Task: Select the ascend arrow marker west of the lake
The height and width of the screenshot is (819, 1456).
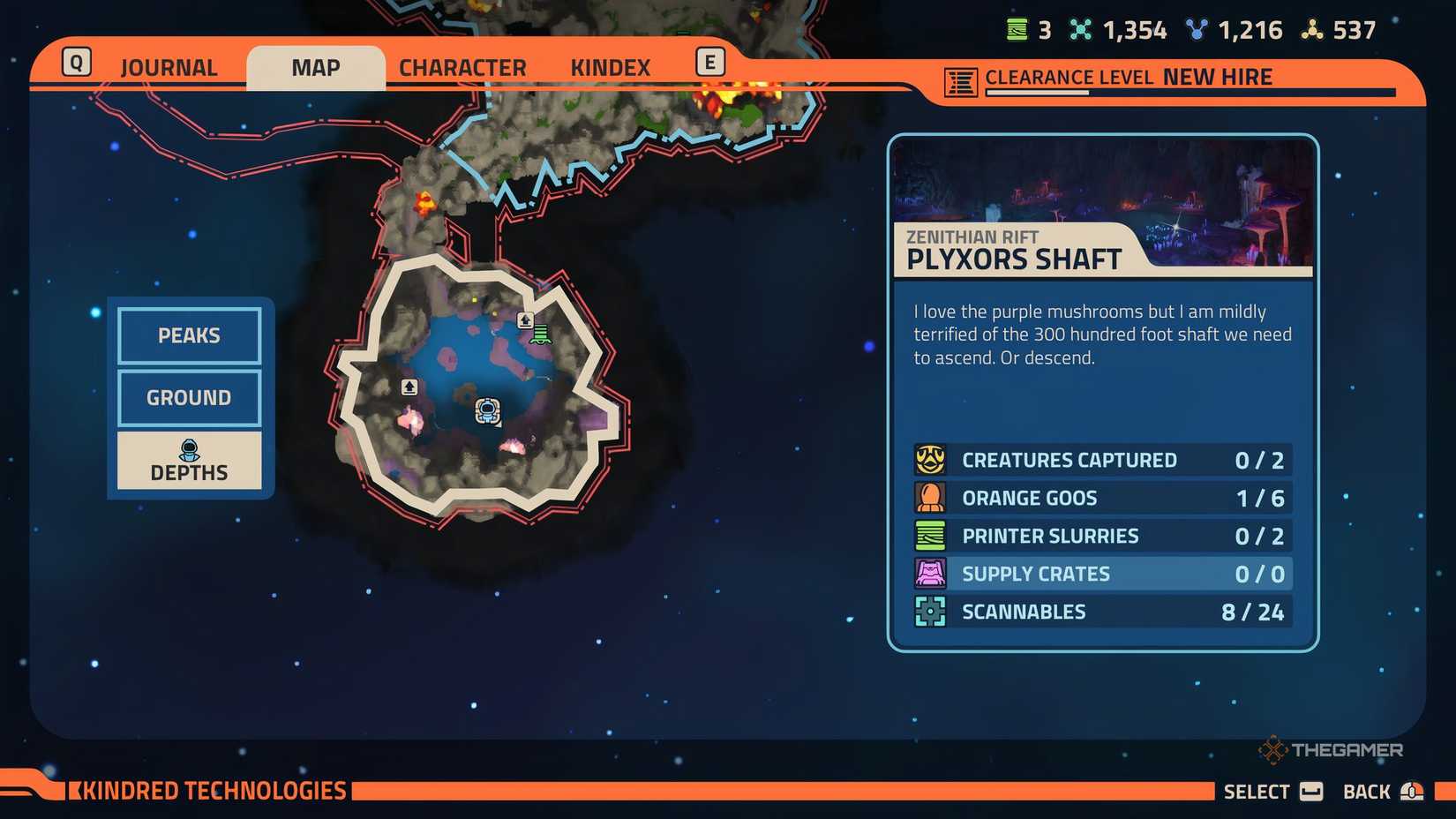Action: [409, 387]
